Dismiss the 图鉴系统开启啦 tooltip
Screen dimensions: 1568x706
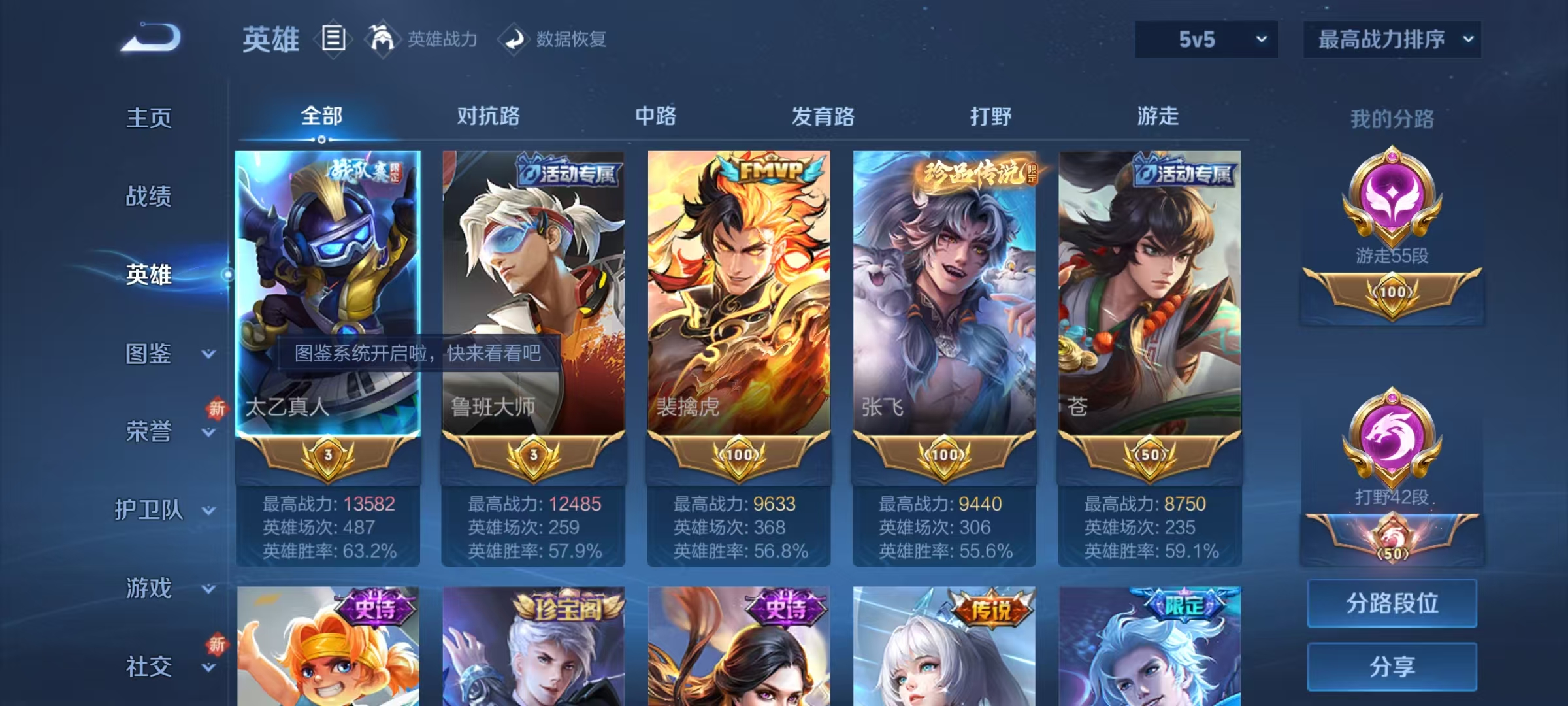(420, 352)
